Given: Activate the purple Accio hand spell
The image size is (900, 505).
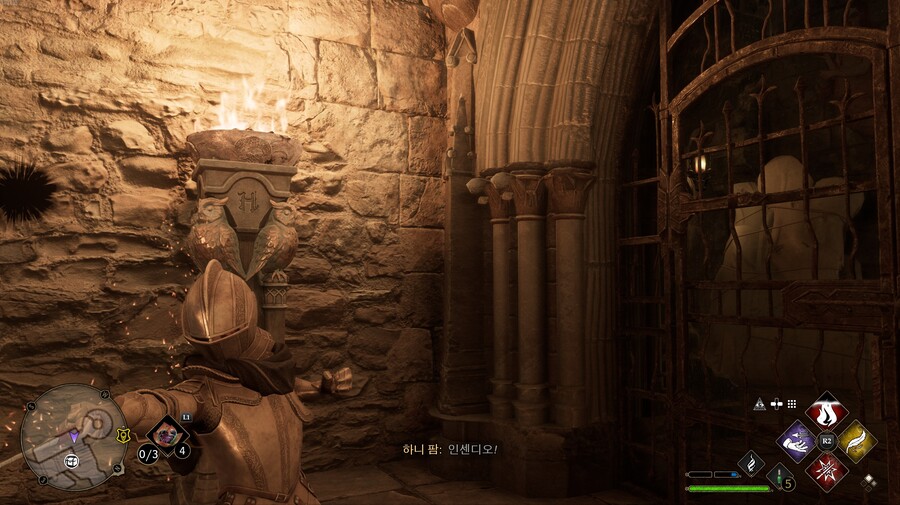Looking at the screenshot, I should 797,440.
